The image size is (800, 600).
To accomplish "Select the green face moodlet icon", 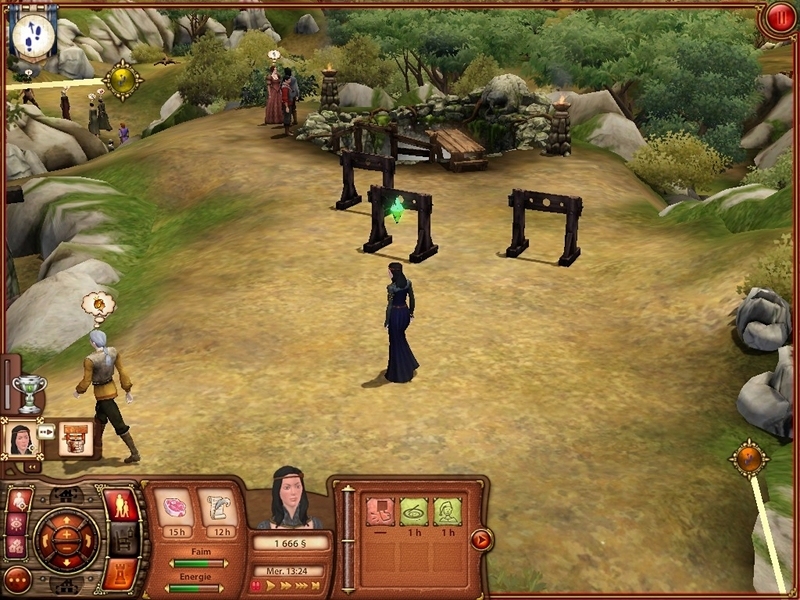I will click(447, 511).
